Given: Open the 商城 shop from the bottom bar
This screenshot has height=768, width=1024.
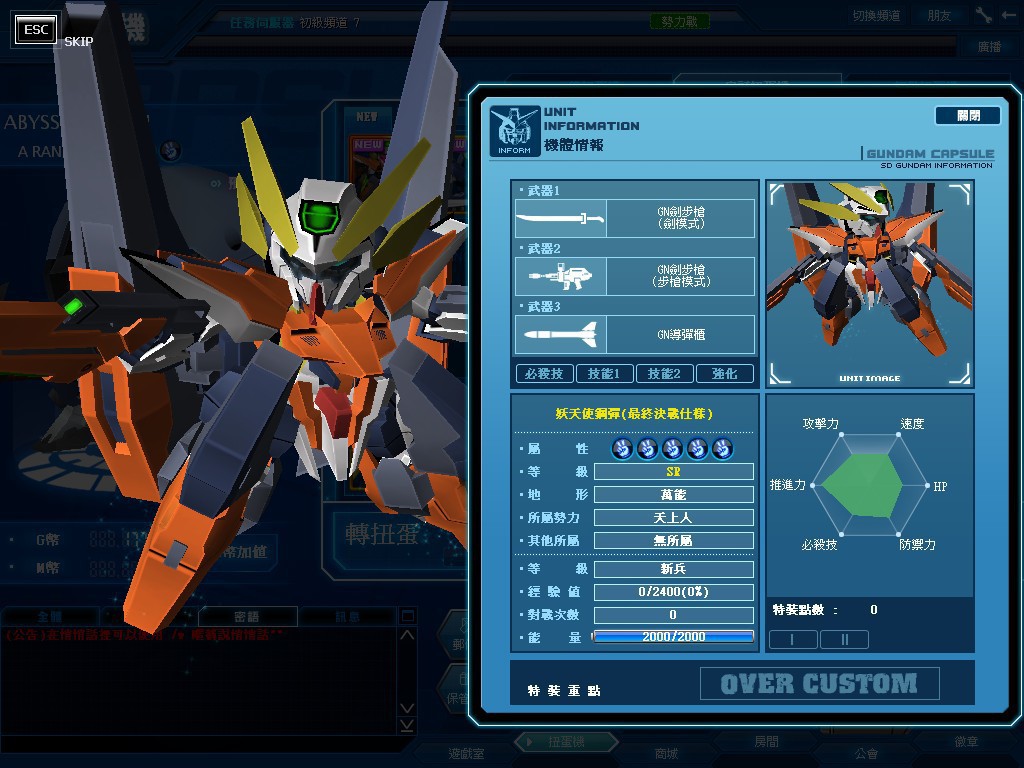Looking at the screenshot, I should [x=666, y=753].
